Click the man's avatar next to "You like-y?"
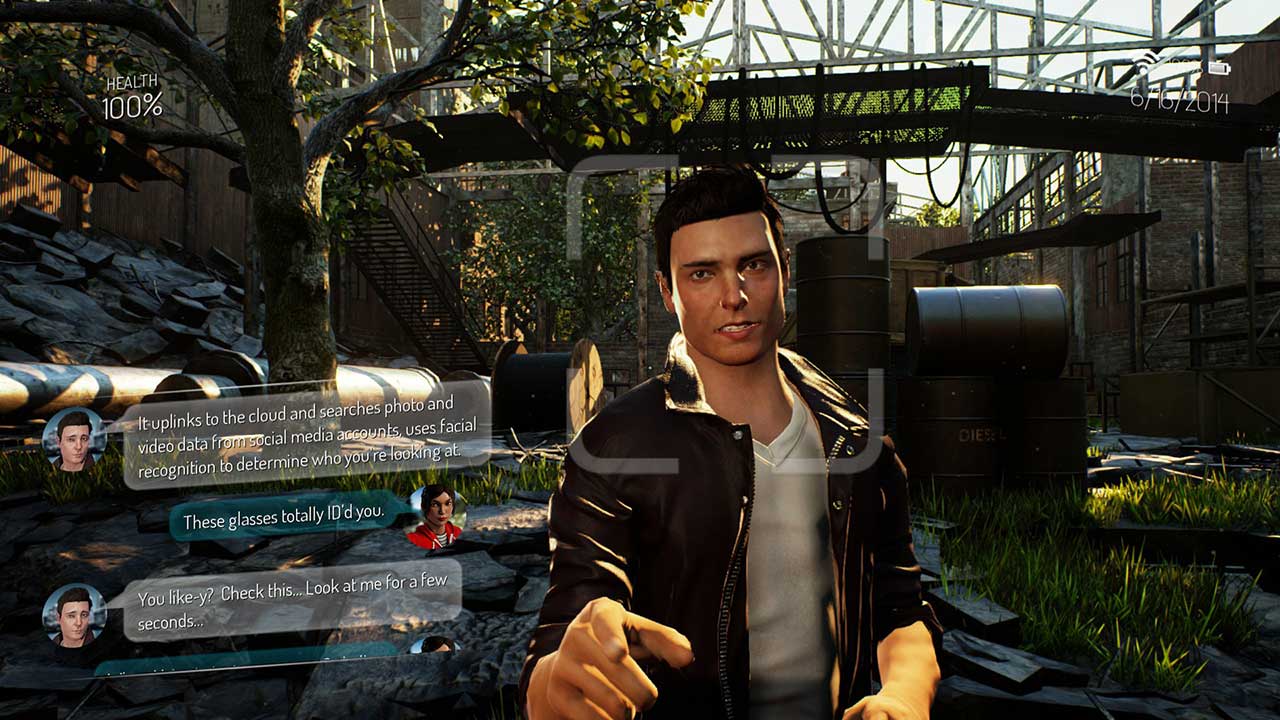This screenshot has height=720, width=1280. [x=74, y=614]
